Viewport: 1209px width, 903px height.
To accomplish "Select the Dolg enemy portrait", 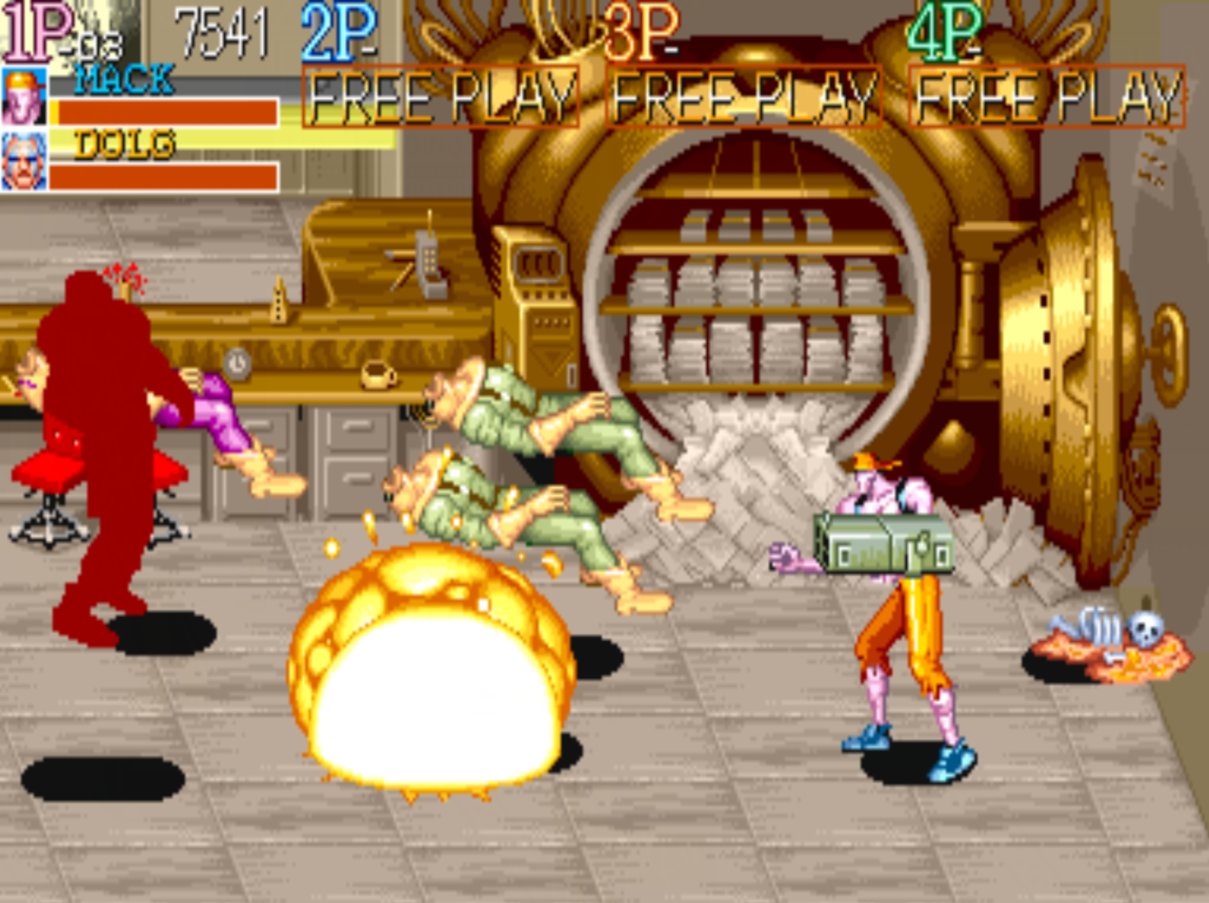I will (23, 160).
